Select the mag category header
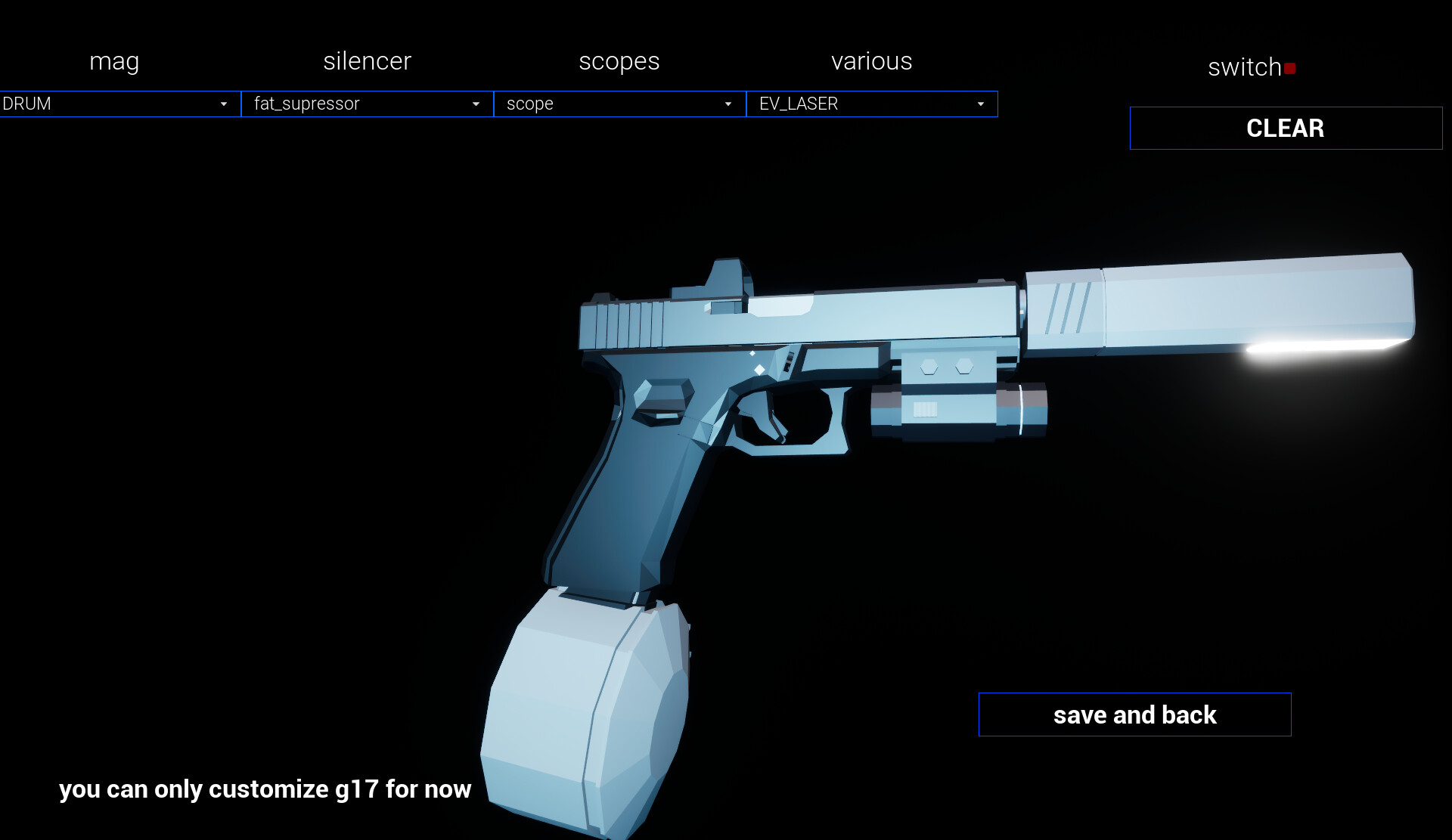Screen dimensions: 1452x840 113,61
